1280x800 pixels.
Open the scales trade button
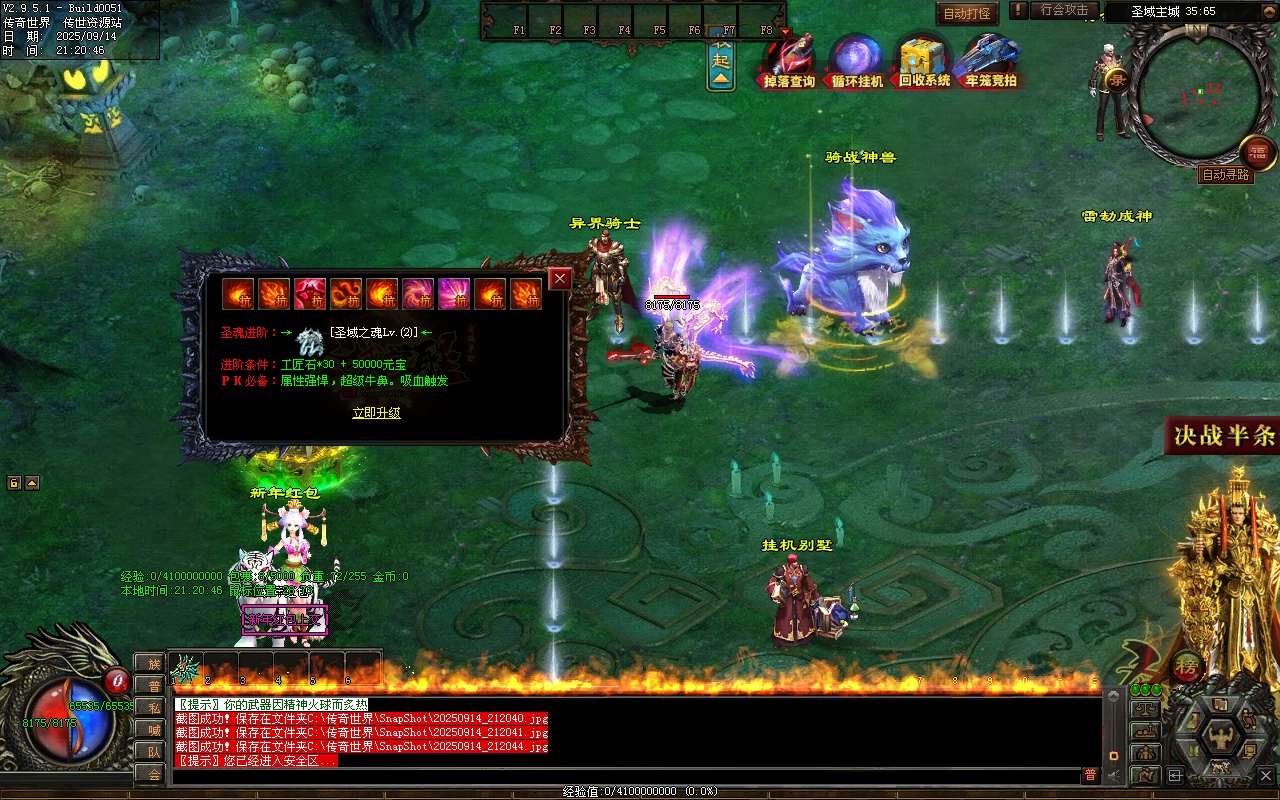(1145, 709)
